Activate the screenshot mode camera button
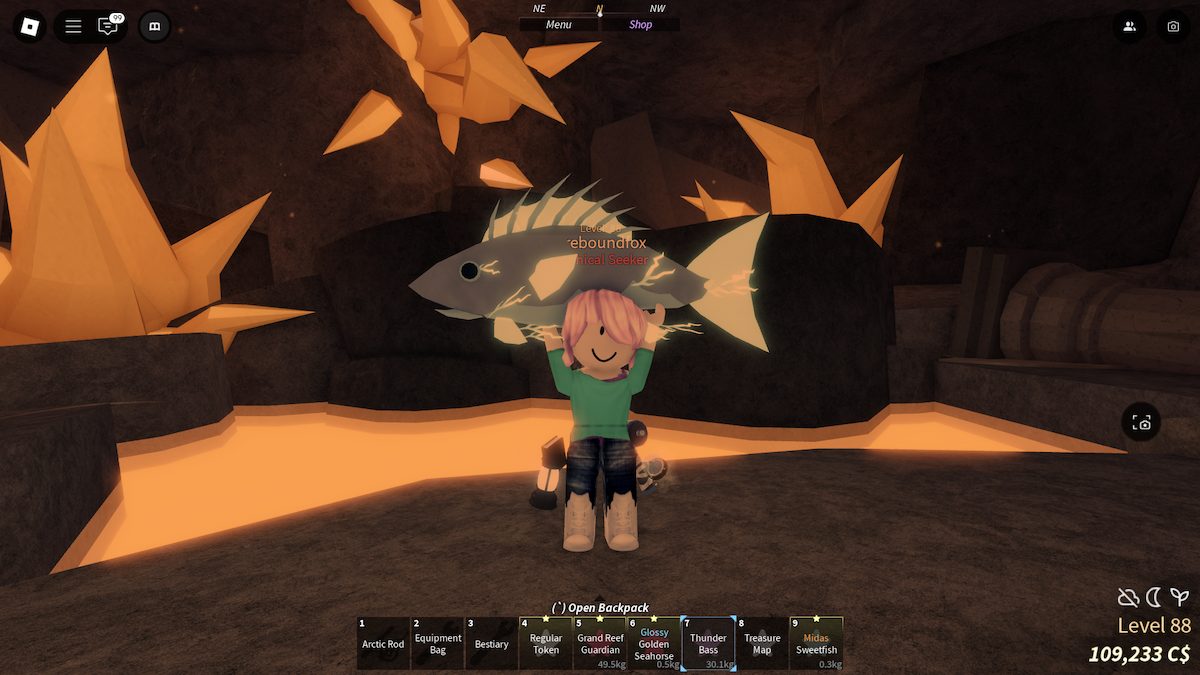The width and height of the screenshot is (1200, 675). pyautogui.click(x=1142, y=423)
